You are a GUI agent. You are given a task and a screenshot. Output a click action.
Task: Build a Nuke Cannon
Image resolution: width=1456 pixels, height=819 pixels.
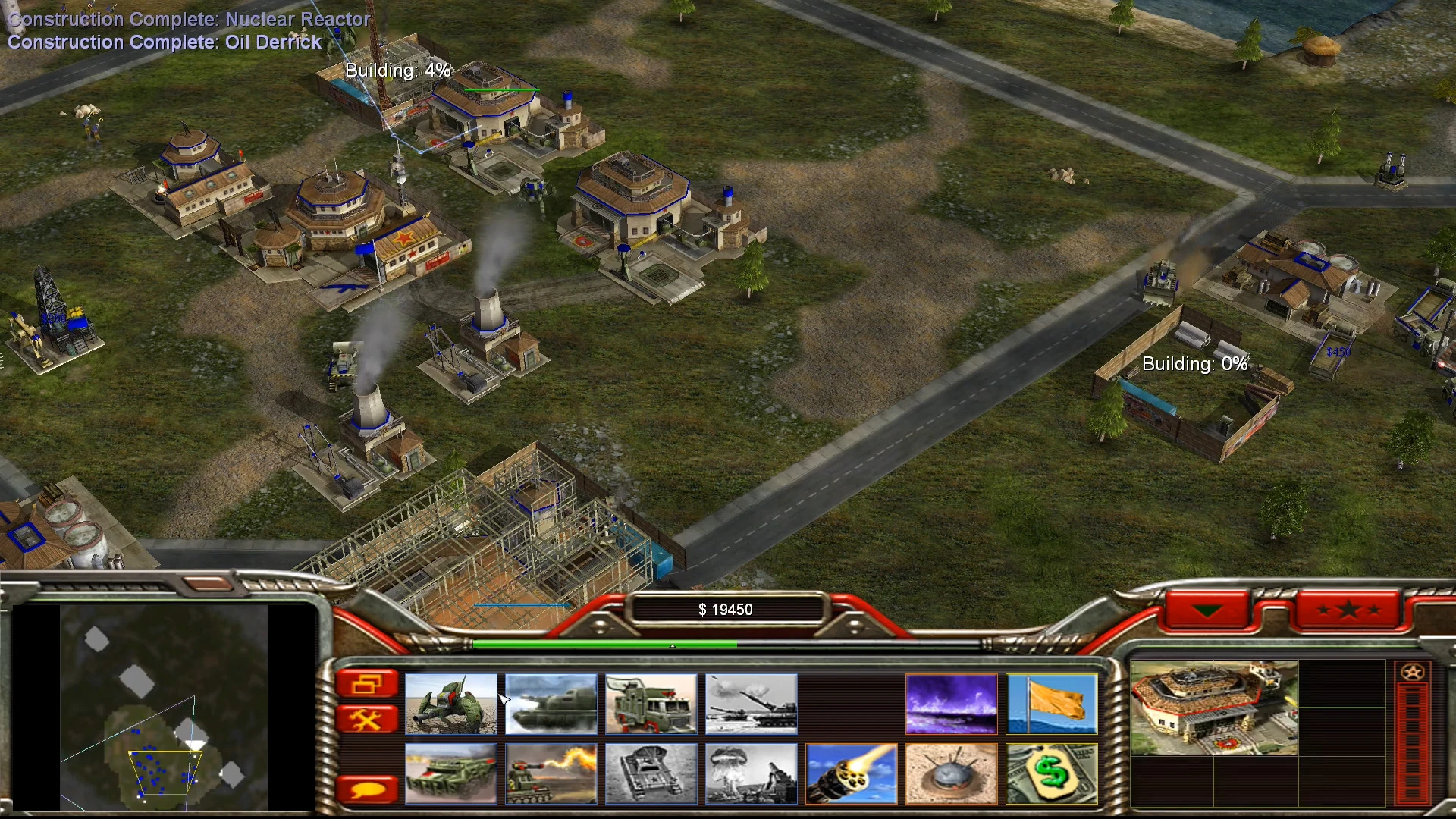point(751,704)
